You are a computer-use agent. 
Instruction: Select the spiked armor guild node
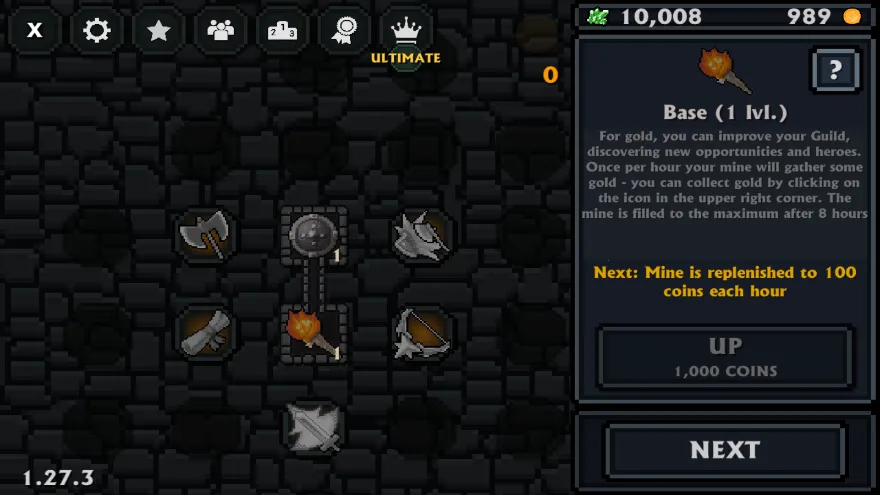click(x=421, y=236)
